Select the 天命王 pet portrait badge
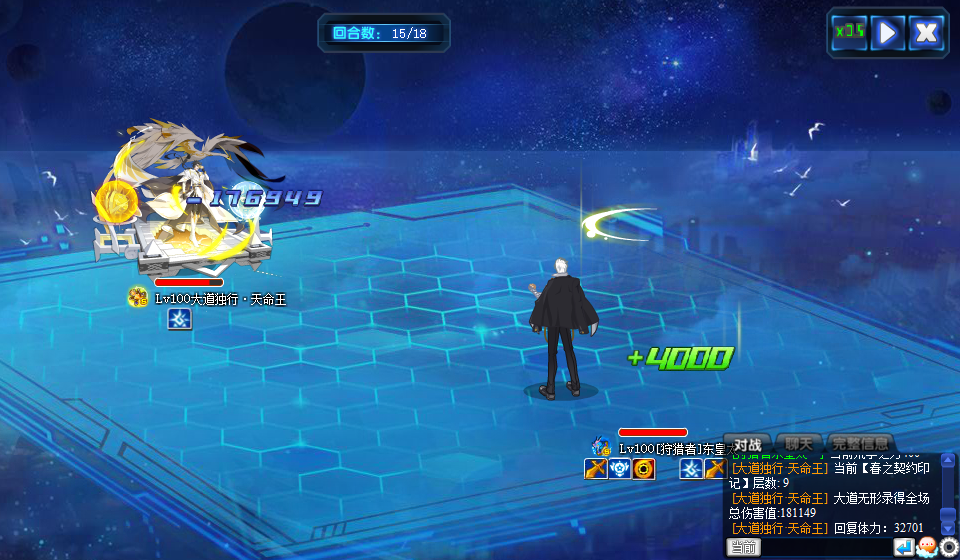 [138, 297]
